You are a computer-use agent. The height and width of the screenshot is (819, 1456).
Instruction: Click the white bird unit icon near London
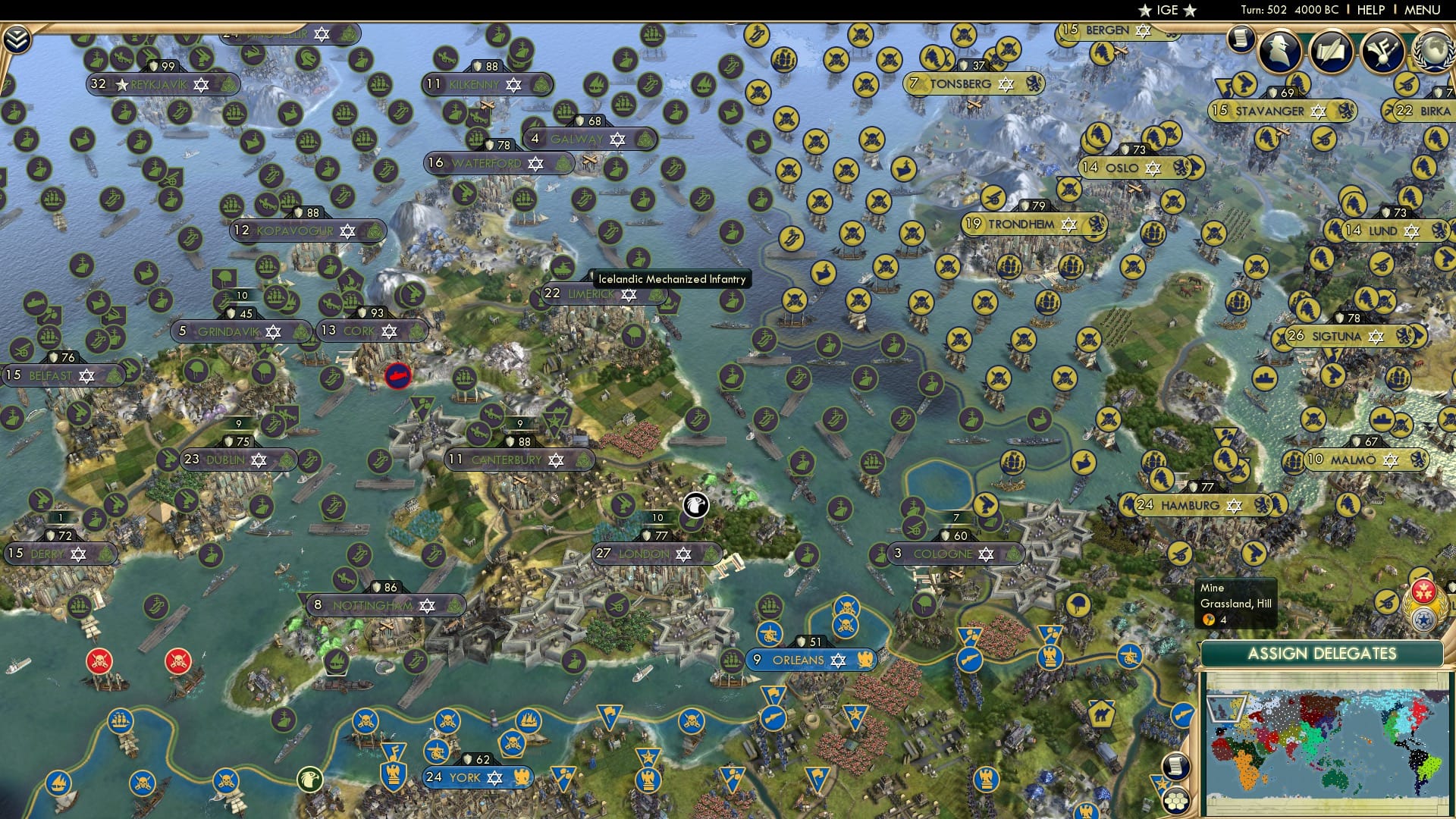[x=695, y=504]
